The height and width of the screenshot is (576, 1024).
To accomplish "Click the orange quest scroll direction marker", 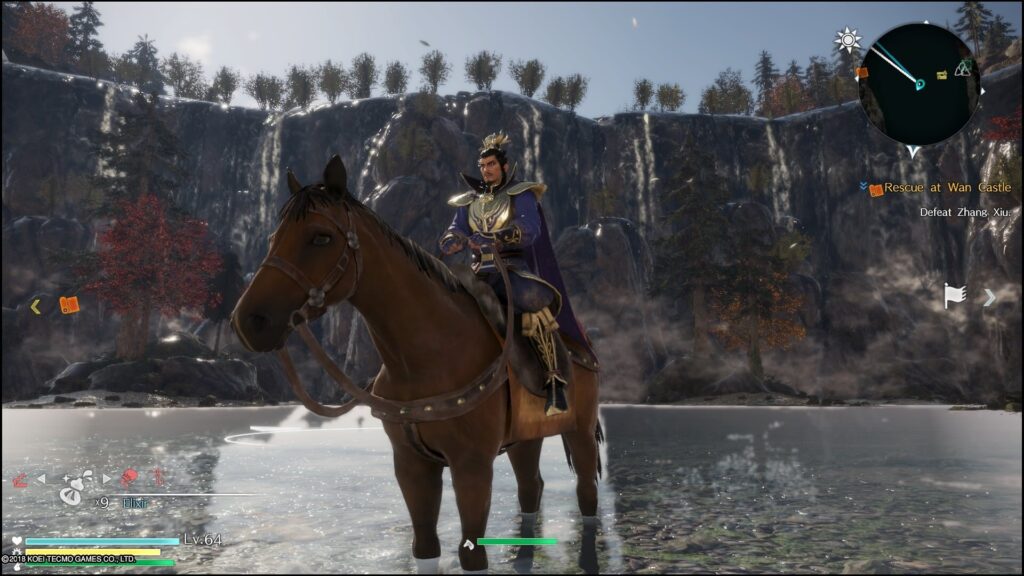I will click(69, 305).
